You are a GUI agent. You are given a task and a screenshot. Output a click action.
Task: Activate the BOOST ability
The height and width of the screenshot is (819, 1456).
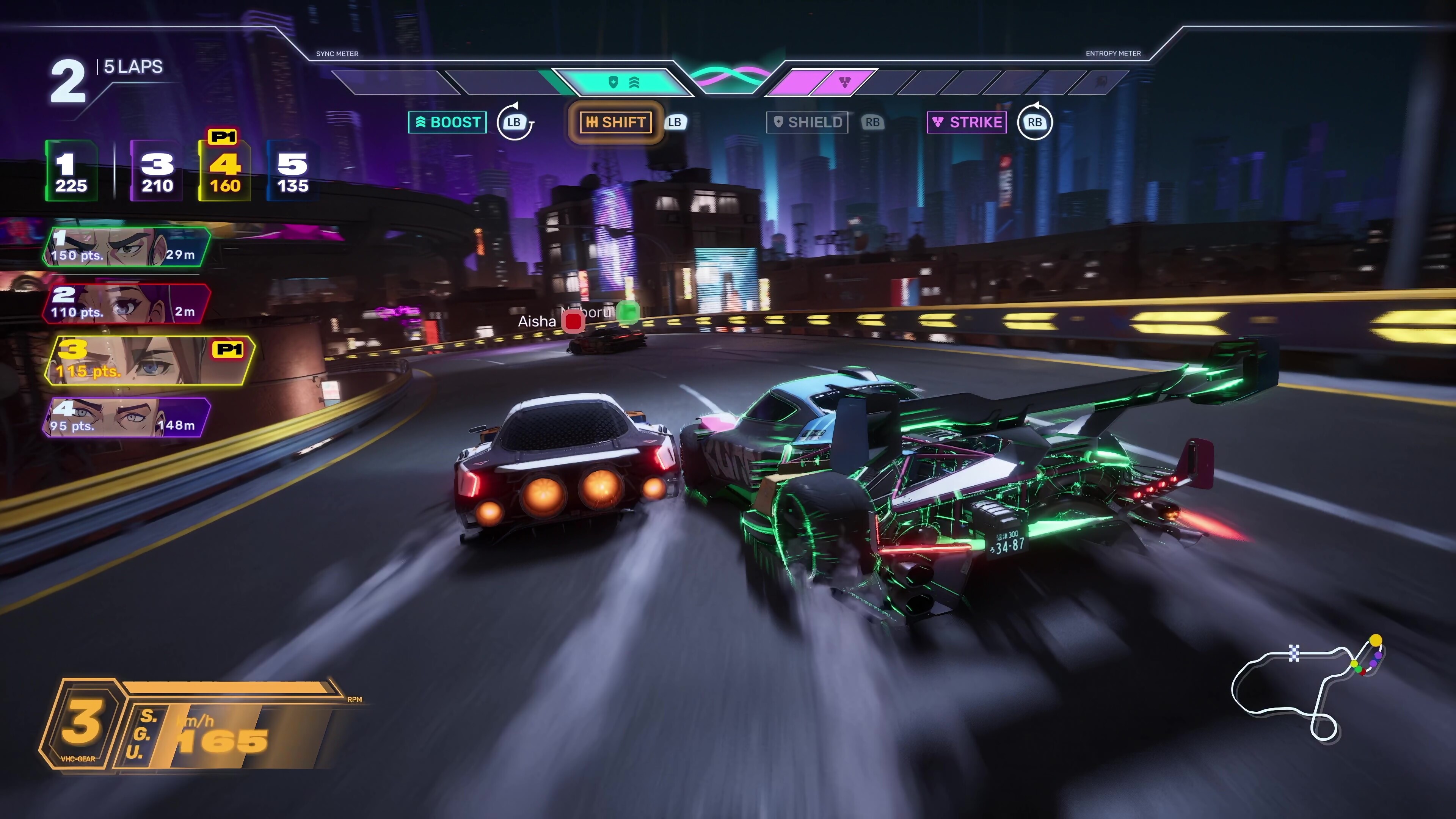447,122
